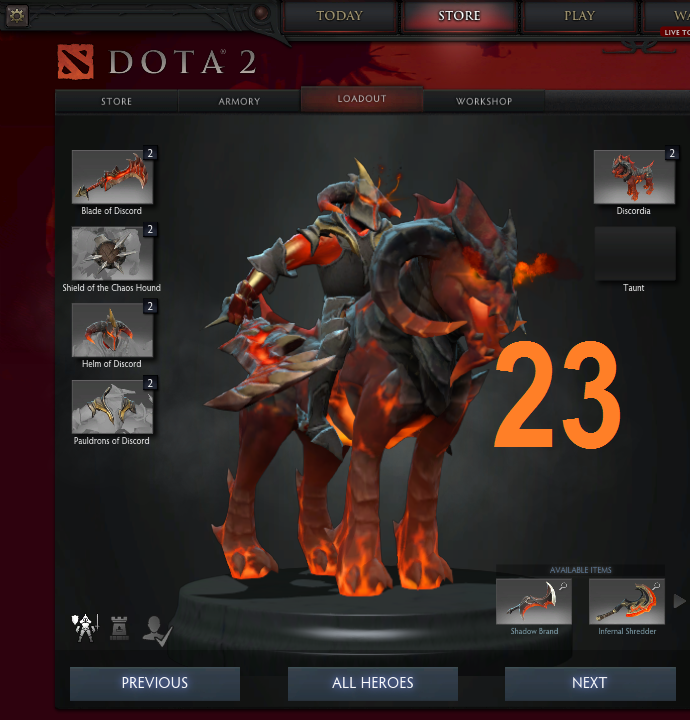Open the Workshop tab
The image size is (690, 720).
pos(484,101)
